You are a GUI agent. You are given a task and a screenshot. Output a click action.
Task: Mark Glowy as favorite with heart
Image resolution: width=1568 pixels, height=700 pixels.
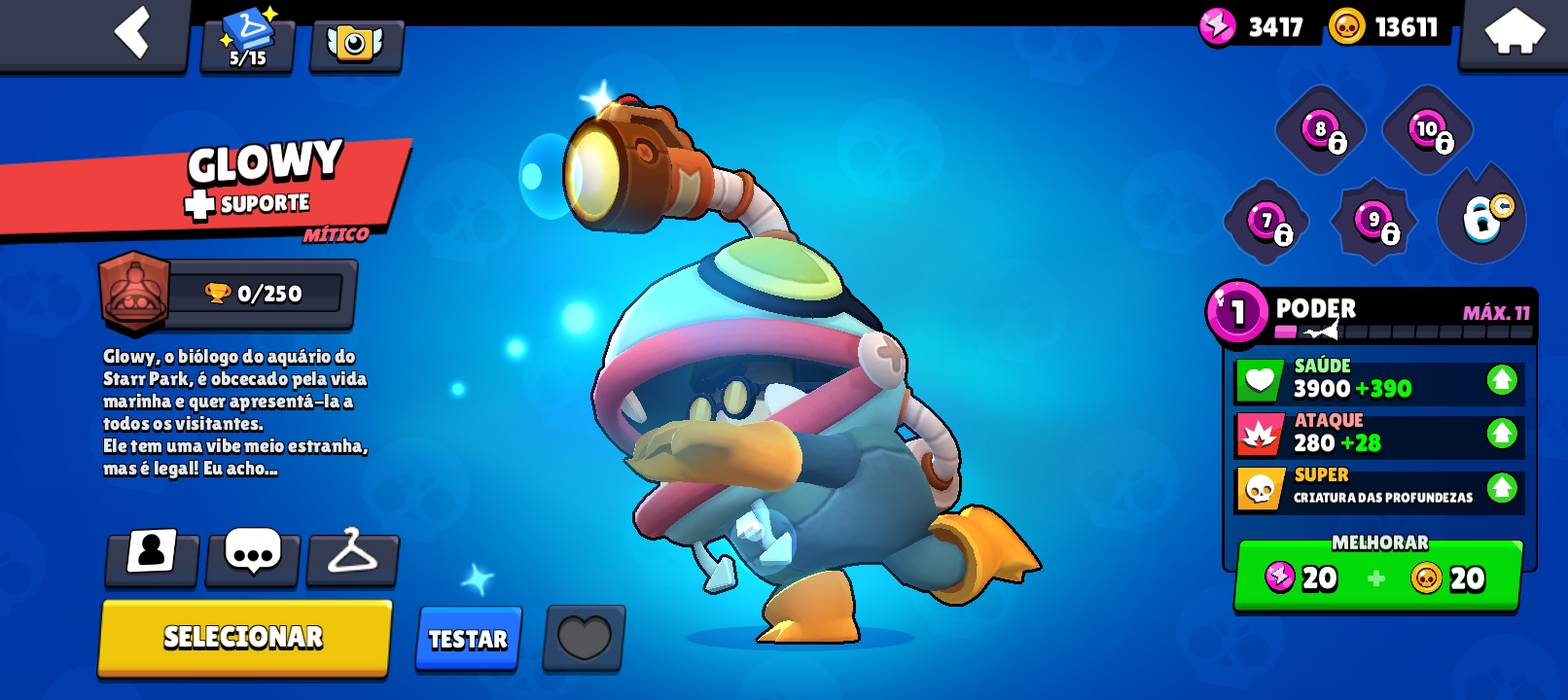[x=584, y=639]
